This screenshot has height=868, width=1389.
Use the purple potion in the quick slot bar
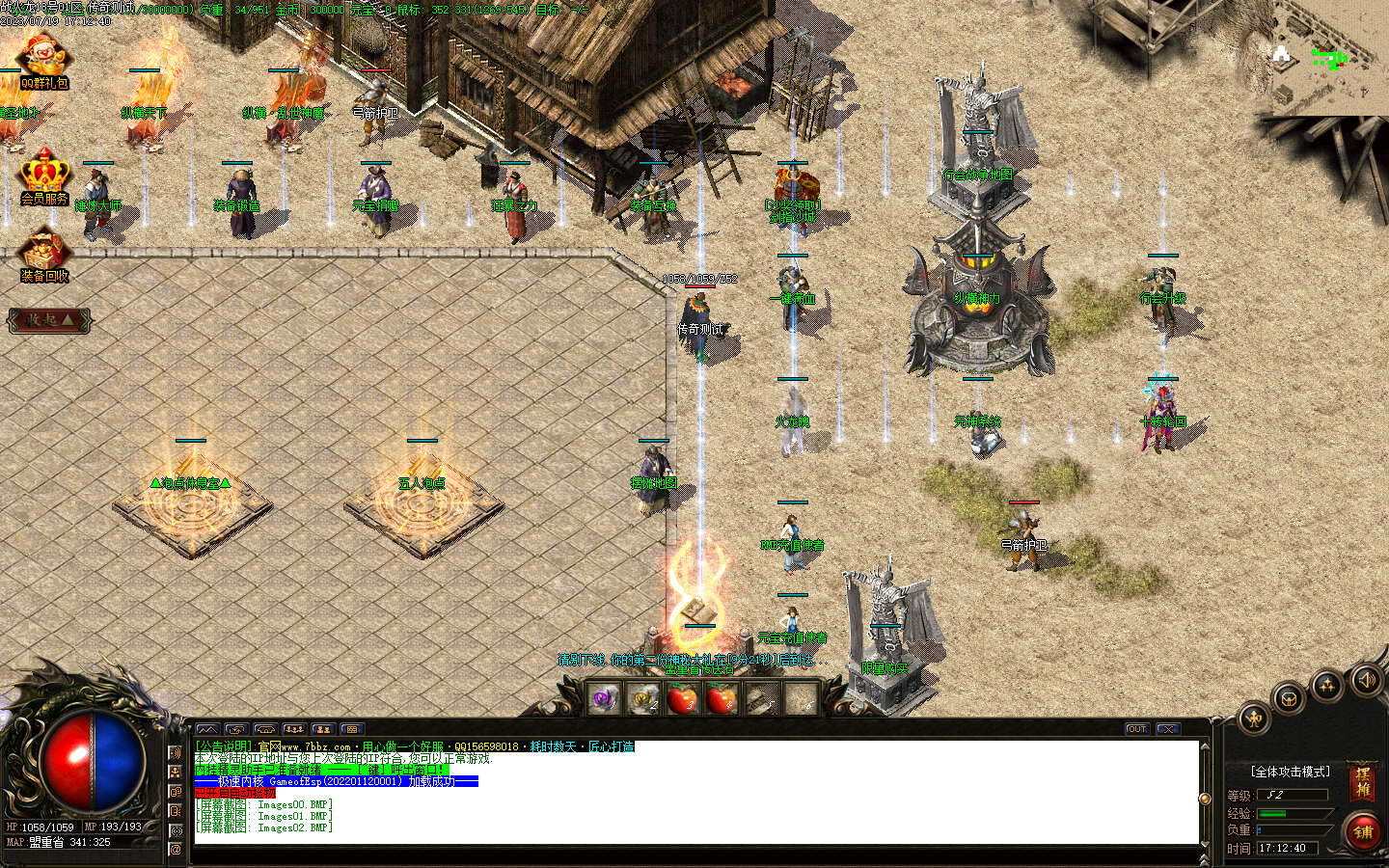[605, 699]
